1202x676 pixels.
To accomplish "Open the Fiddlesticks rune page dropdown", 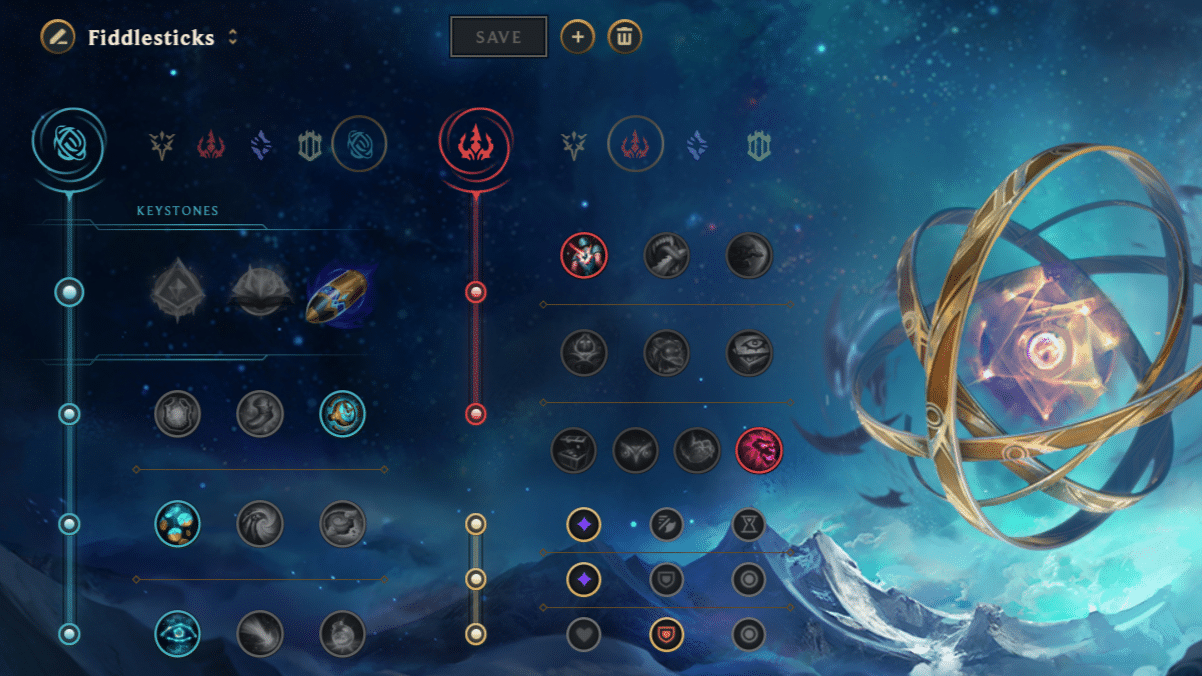I will click(x=233, y=37).
